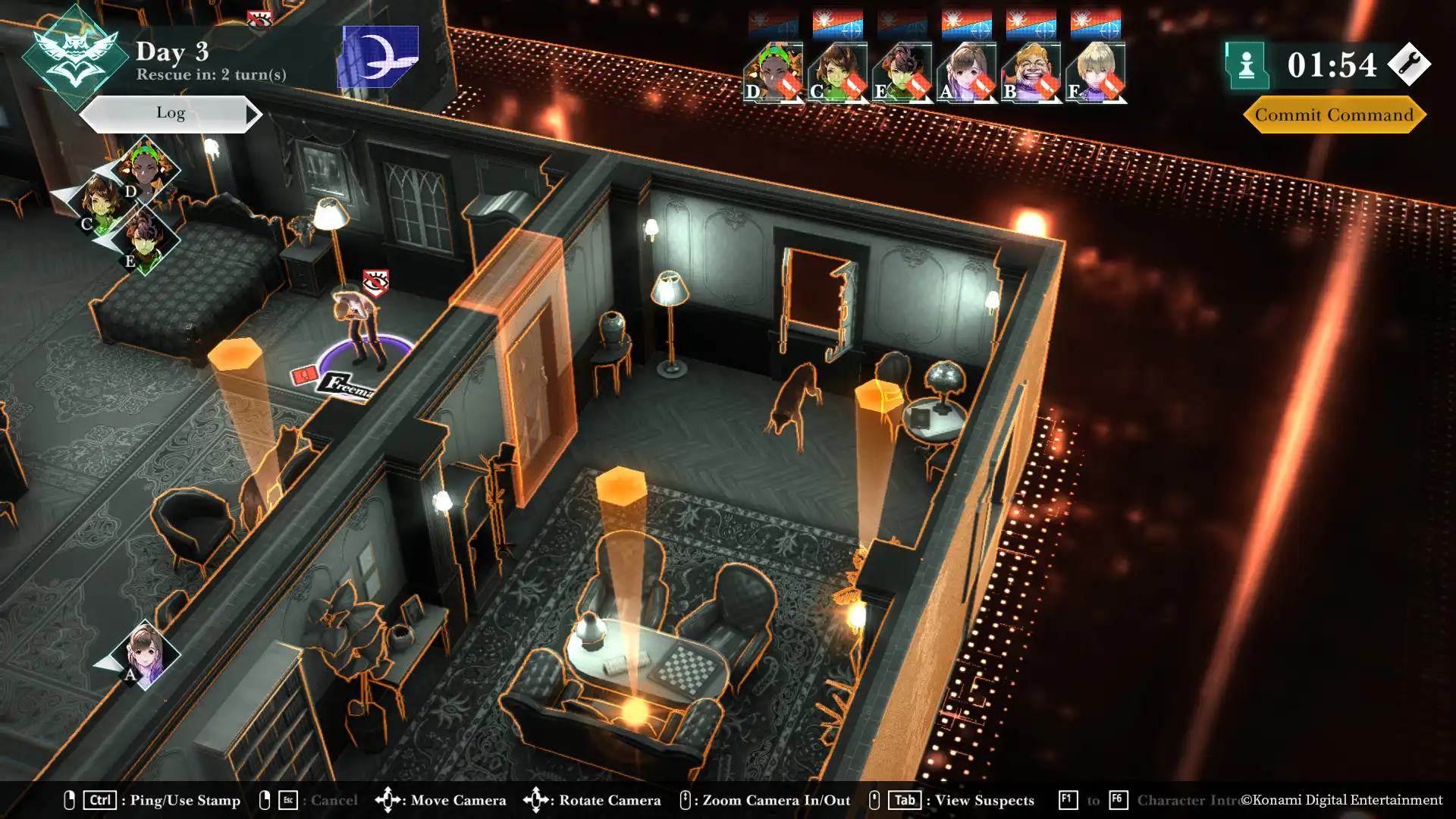Click the green pawn icon beside timer
This screenshot has width=1456, height=819.
[1247, 65]
